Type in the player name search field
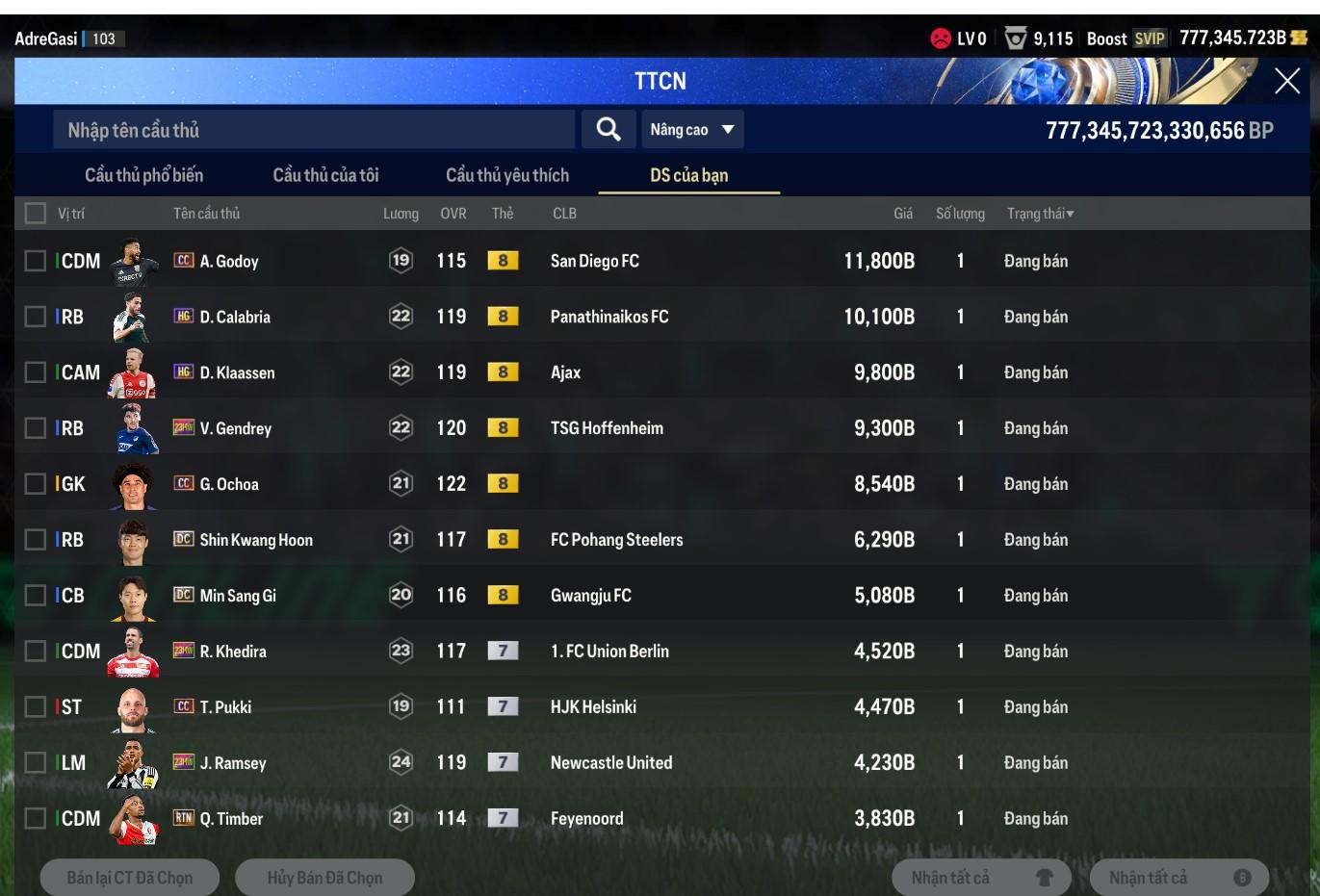Viewport: 1320px width, 896px height. (x=314, y=130)
